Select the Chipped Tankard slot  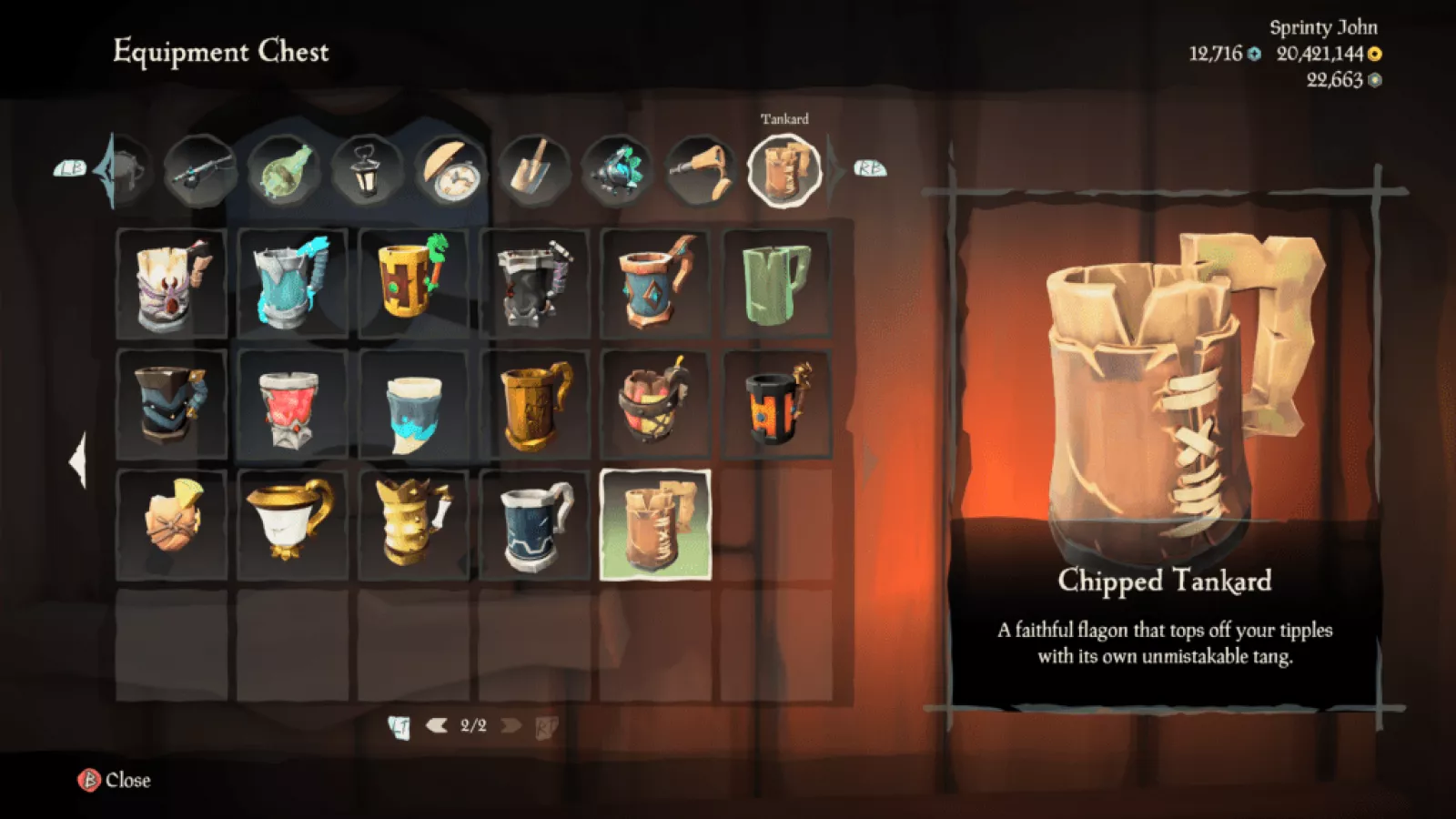(655, 525)
